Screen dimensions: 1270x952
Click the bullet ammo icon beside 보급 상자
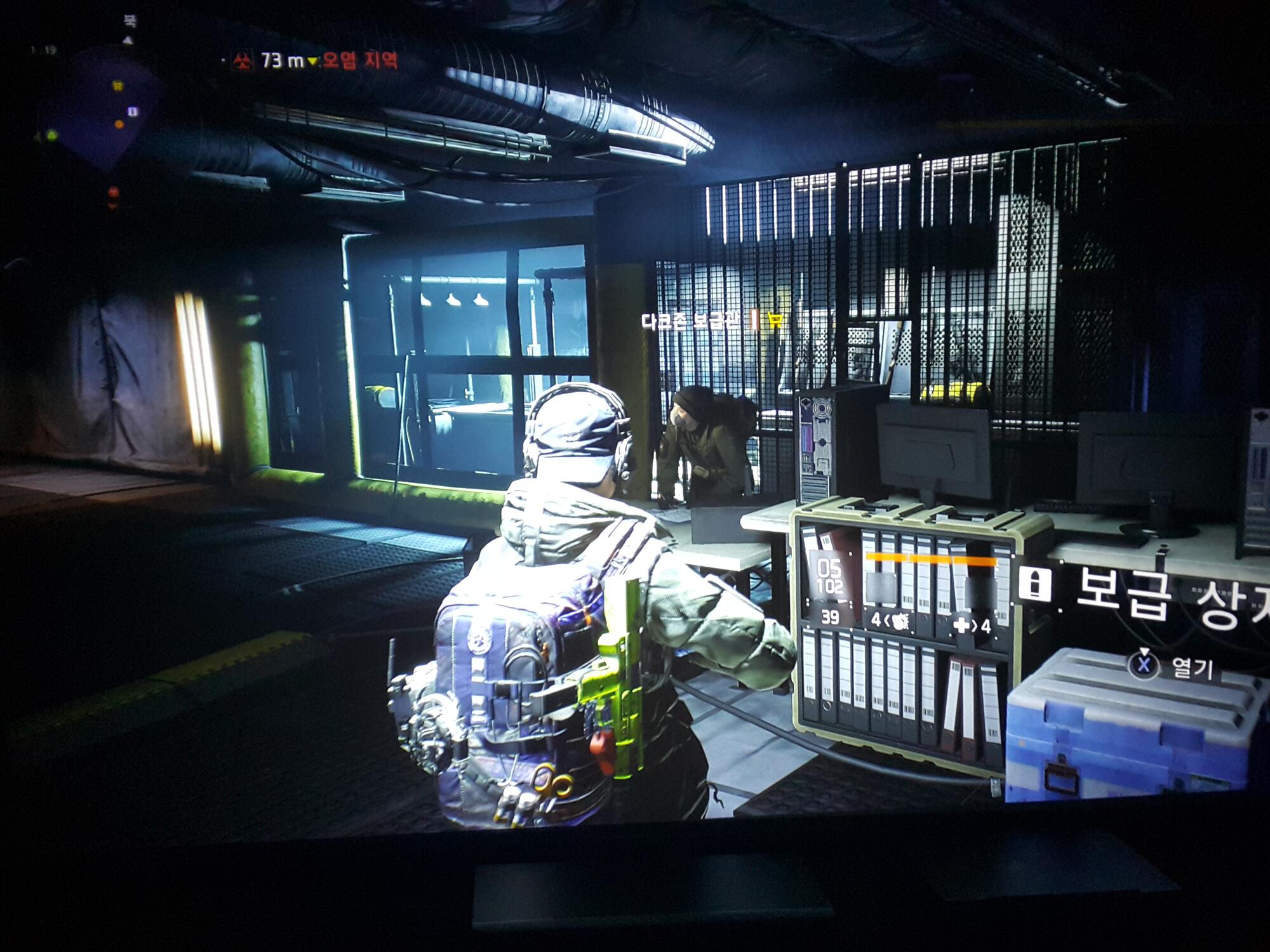(x=1035, y=583)
